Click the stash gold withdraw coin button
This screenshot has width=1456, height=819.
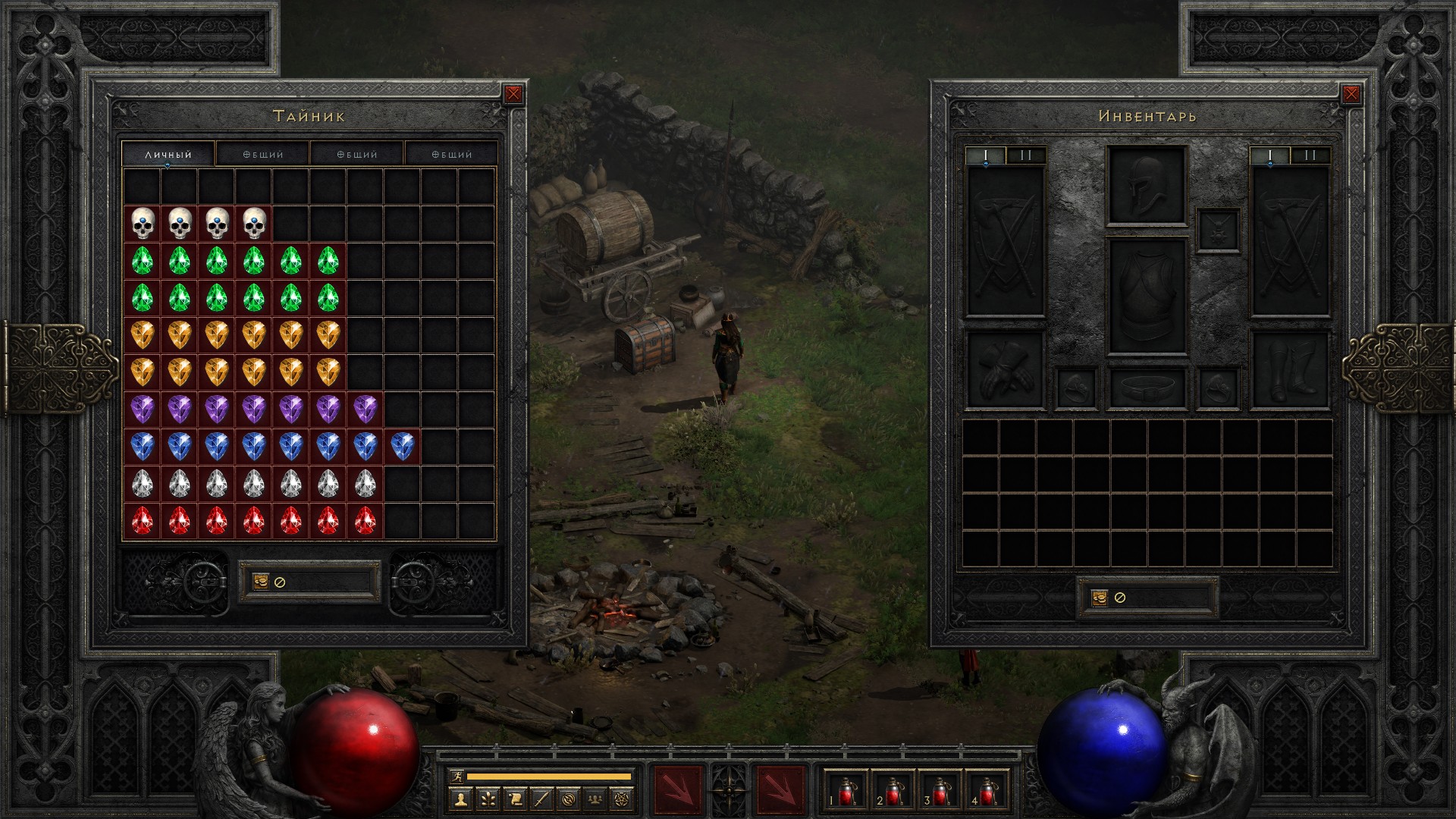[x=260, y=582]
